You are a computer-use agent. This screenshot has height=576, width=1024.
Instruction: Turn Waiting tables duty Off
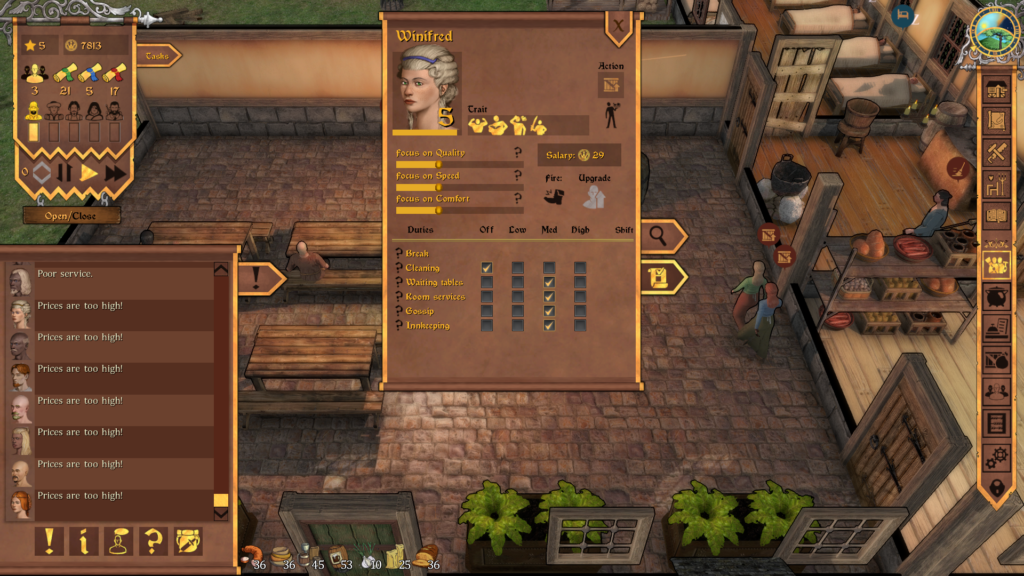click(487, 282)
